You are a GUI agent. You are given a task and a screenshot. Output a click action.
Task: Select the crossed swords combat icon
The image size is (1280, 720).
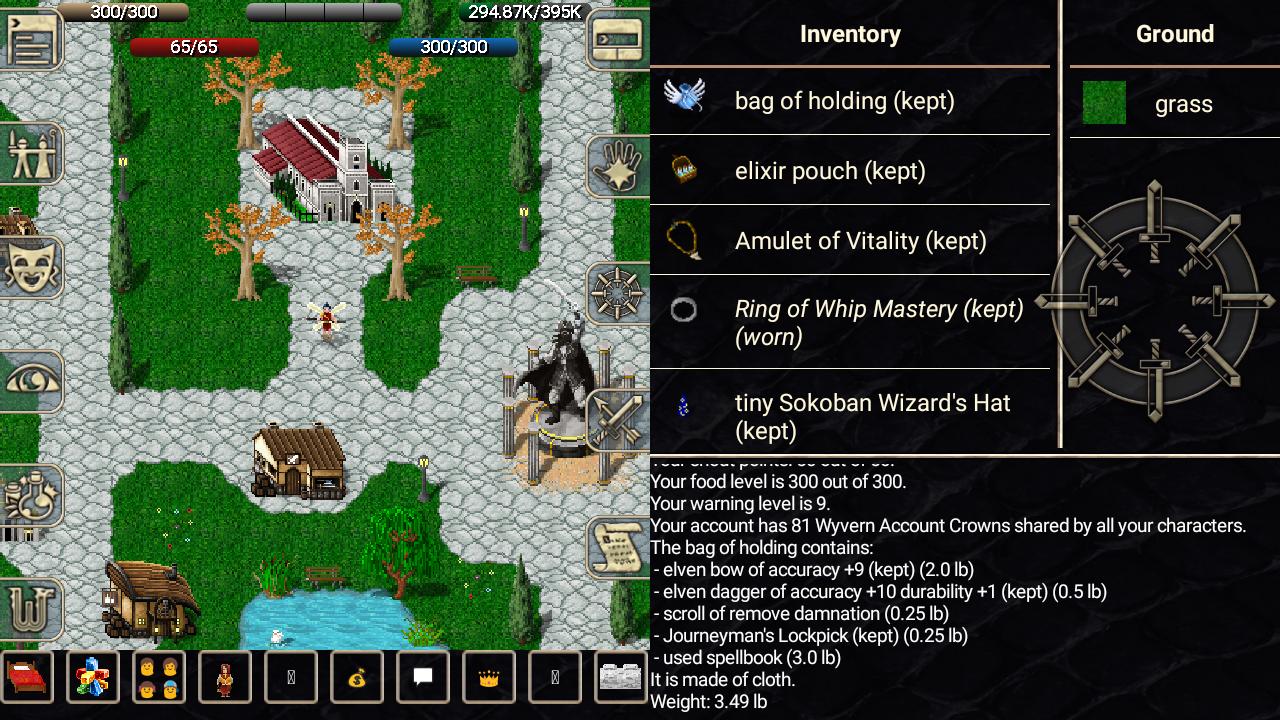pos(618,420)
